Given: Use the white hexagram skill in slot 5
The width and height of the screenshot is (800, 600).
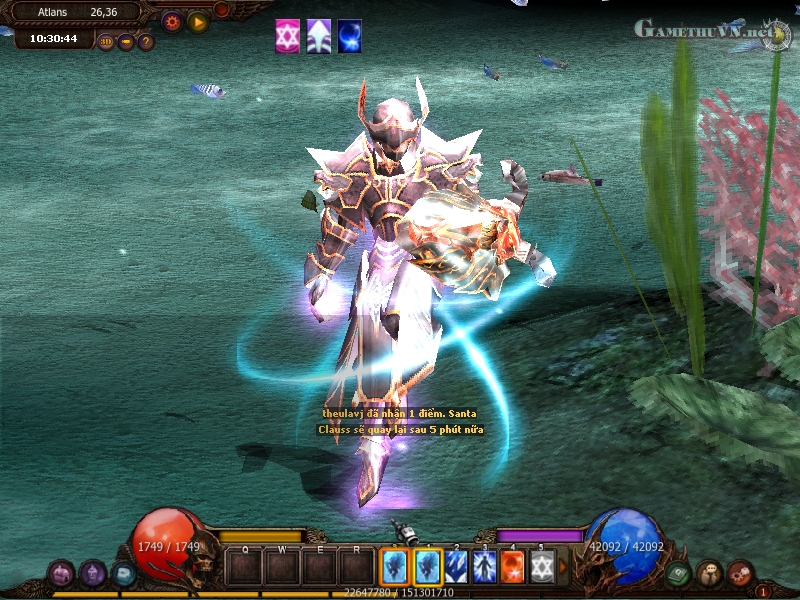Looking at the screenshot, I should point(541,567).
